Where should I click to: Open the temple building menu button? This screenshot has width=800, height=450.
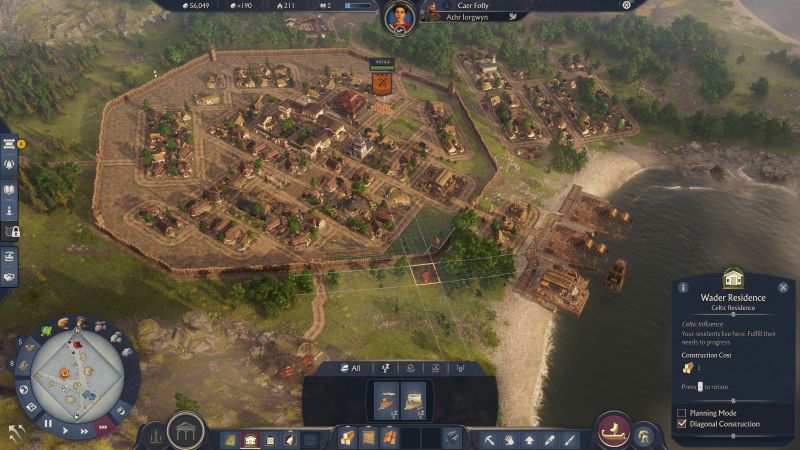coord(185,431)
